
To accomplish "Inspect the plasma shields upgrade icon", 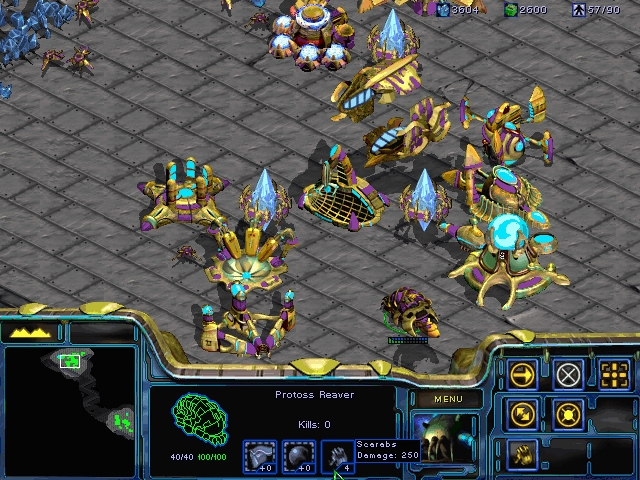I will coord(300,456).
